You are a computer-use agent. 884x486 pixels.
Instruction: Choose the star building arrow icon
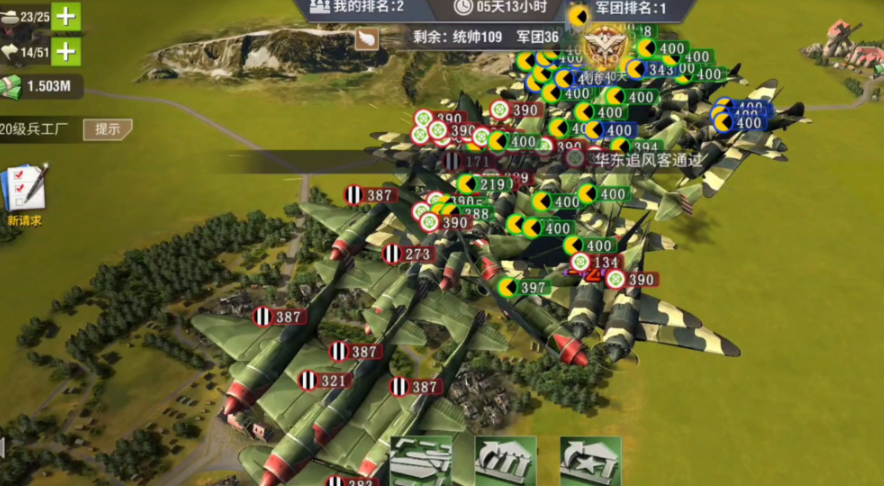tap(590, 461)
